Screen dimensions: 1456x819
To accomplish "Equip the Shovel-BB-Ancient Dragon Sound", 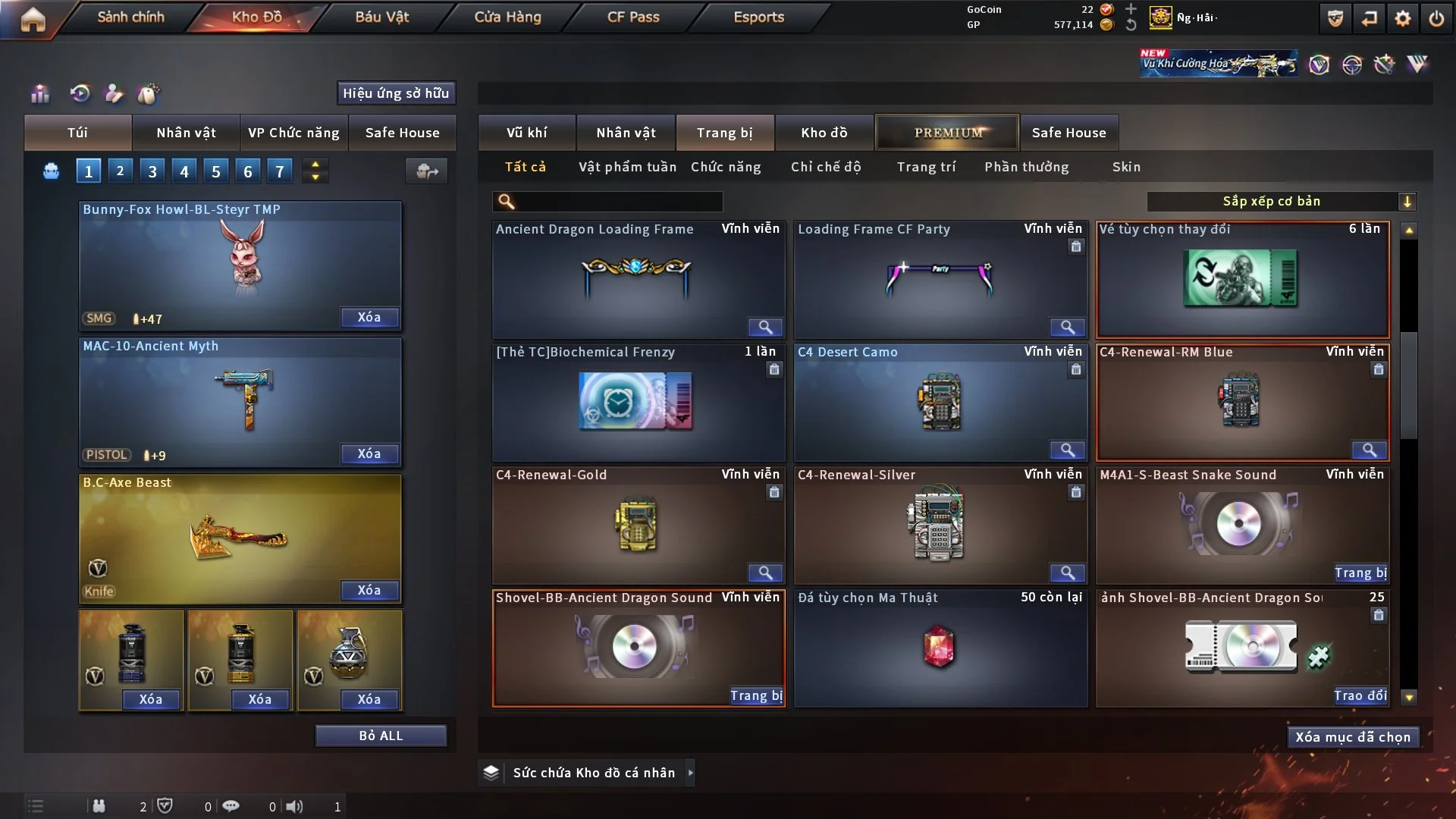I will pos(755,695).
